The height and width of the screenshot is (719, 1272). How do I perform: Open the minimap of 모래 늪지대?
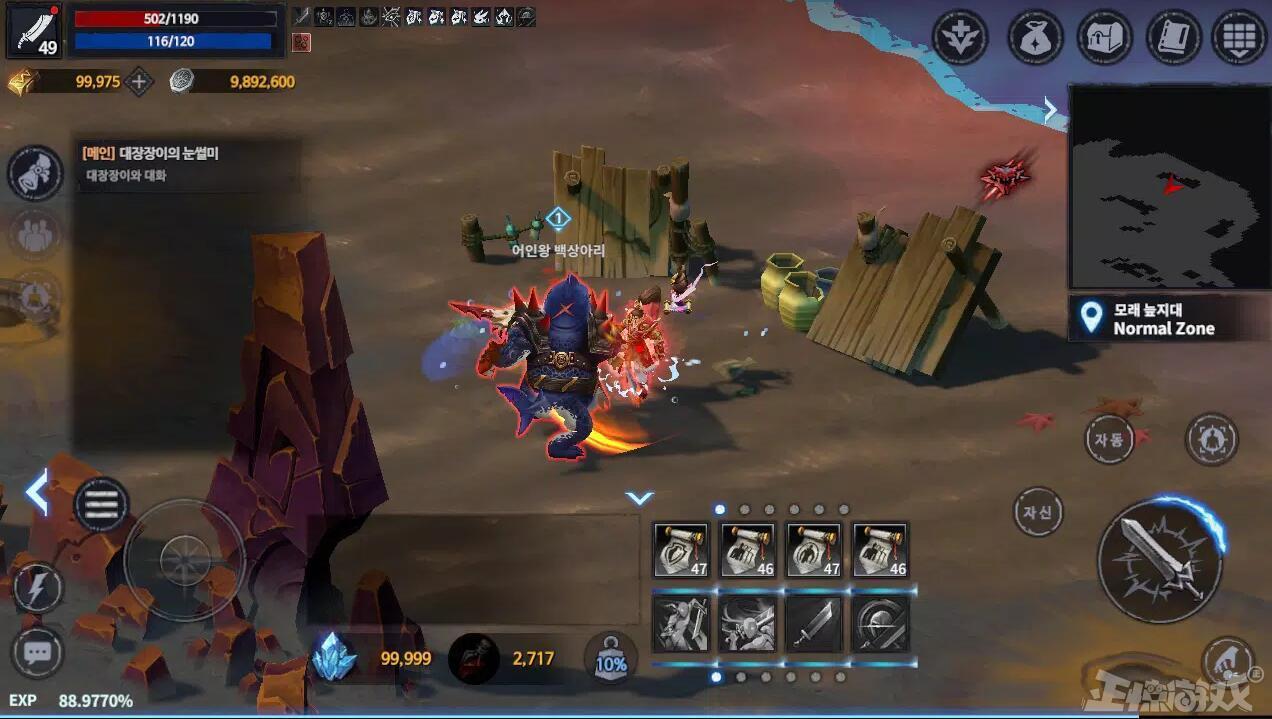(x=1169, y=187)
